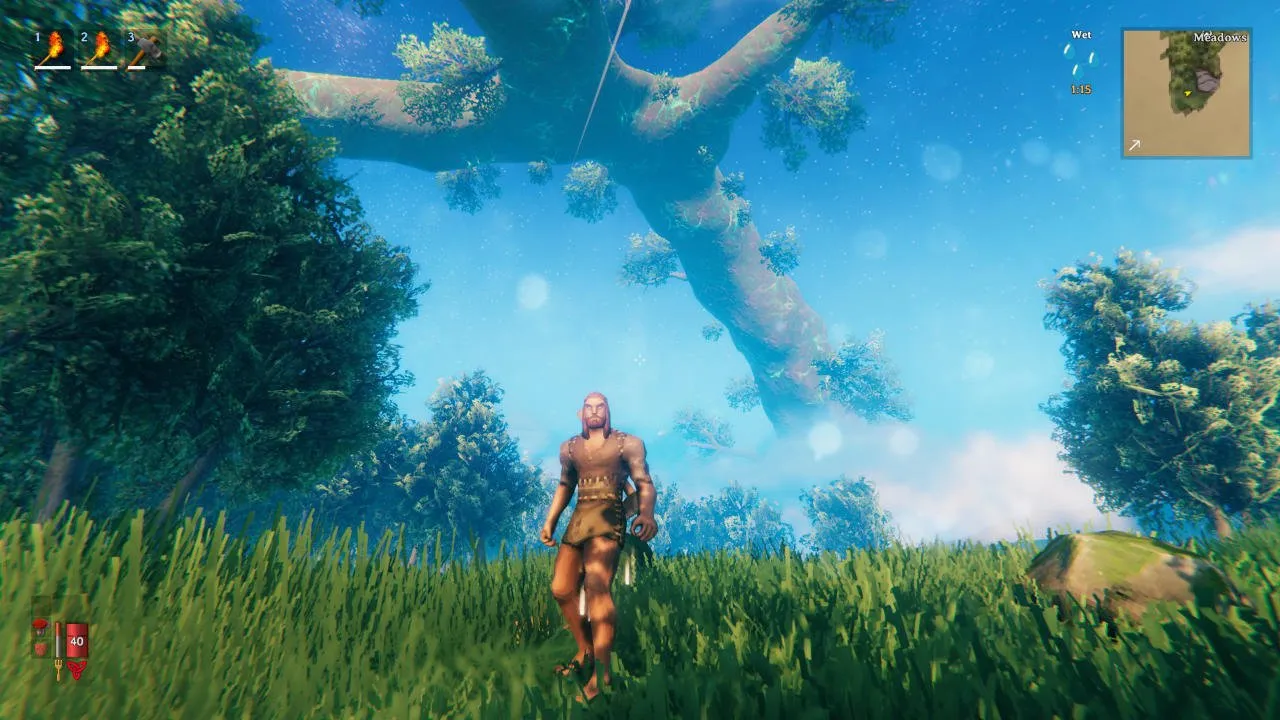Click the red mushroom food icon
The height and width of the screenshot is (720, 1280).
41,628
